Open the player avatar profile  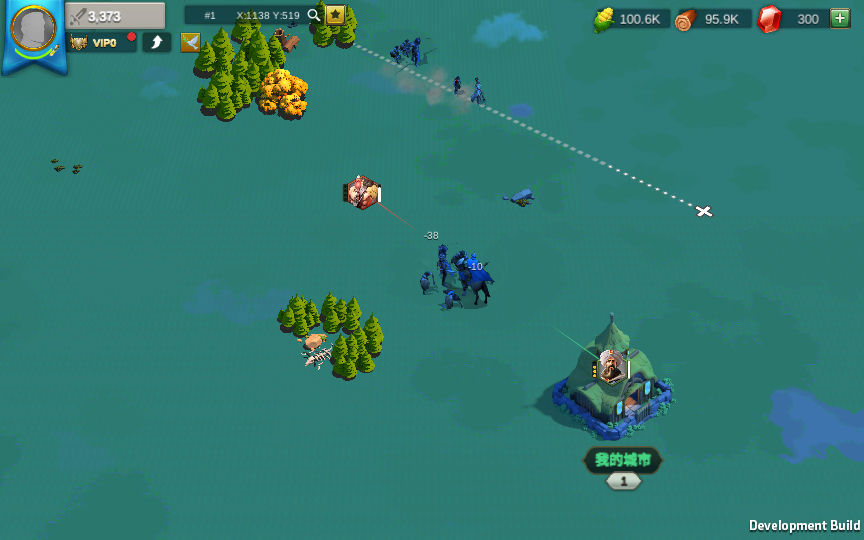coord(33,29)
